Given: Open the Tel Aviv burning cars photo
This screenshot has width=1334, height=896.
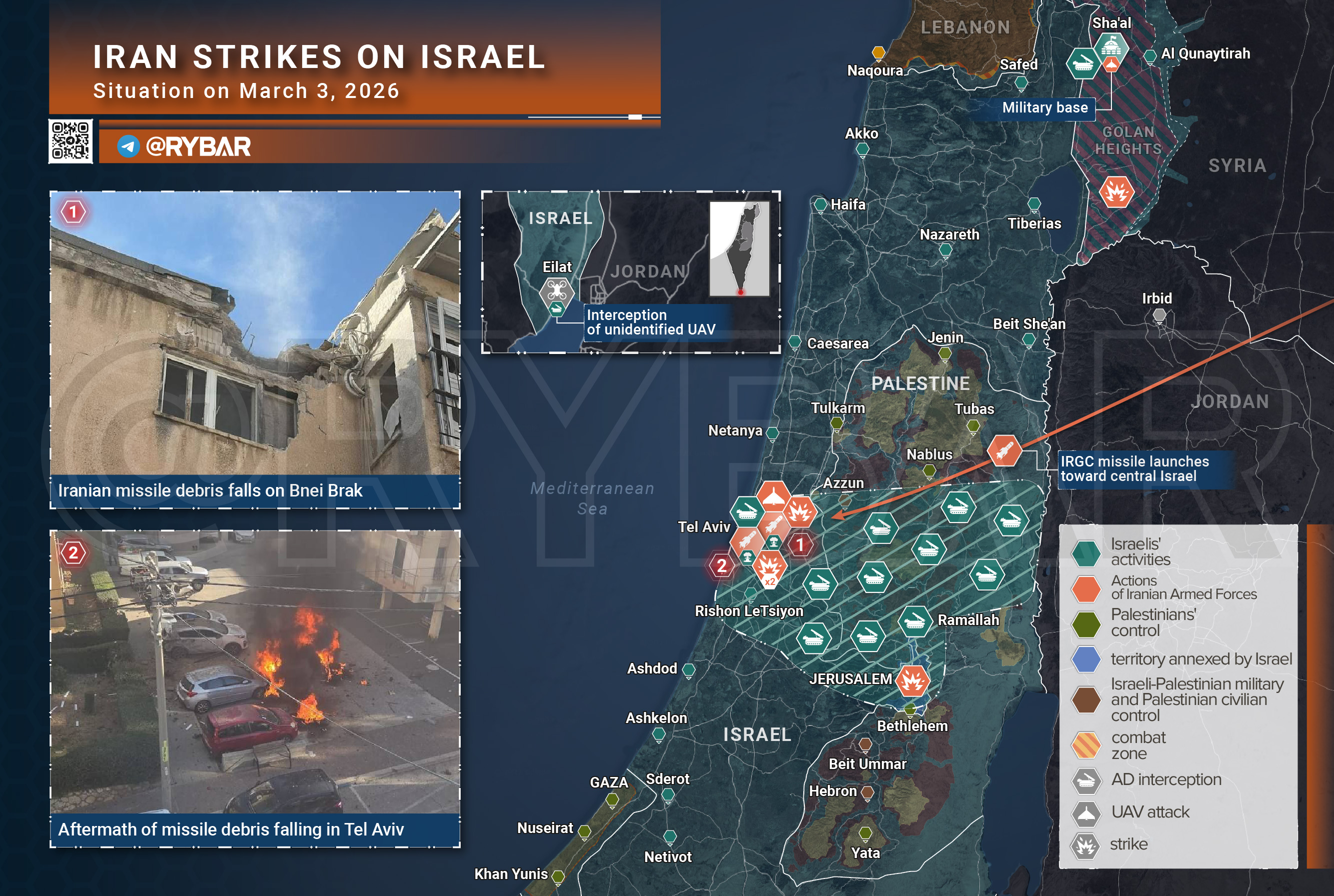Looking at the screenshot, I should pos(255,671).
